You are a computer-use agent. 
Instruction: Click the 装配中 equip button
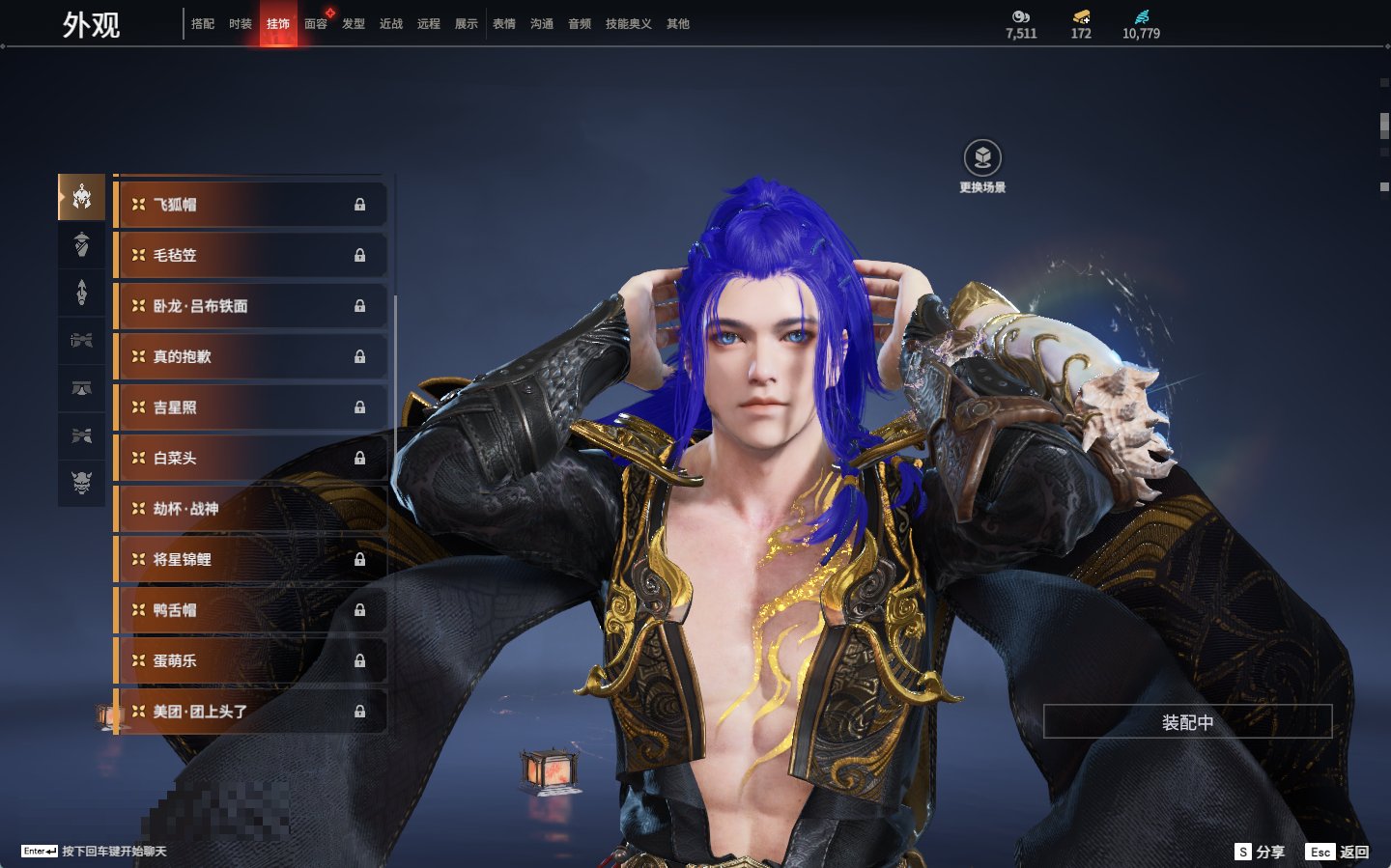click(1187, 722)
